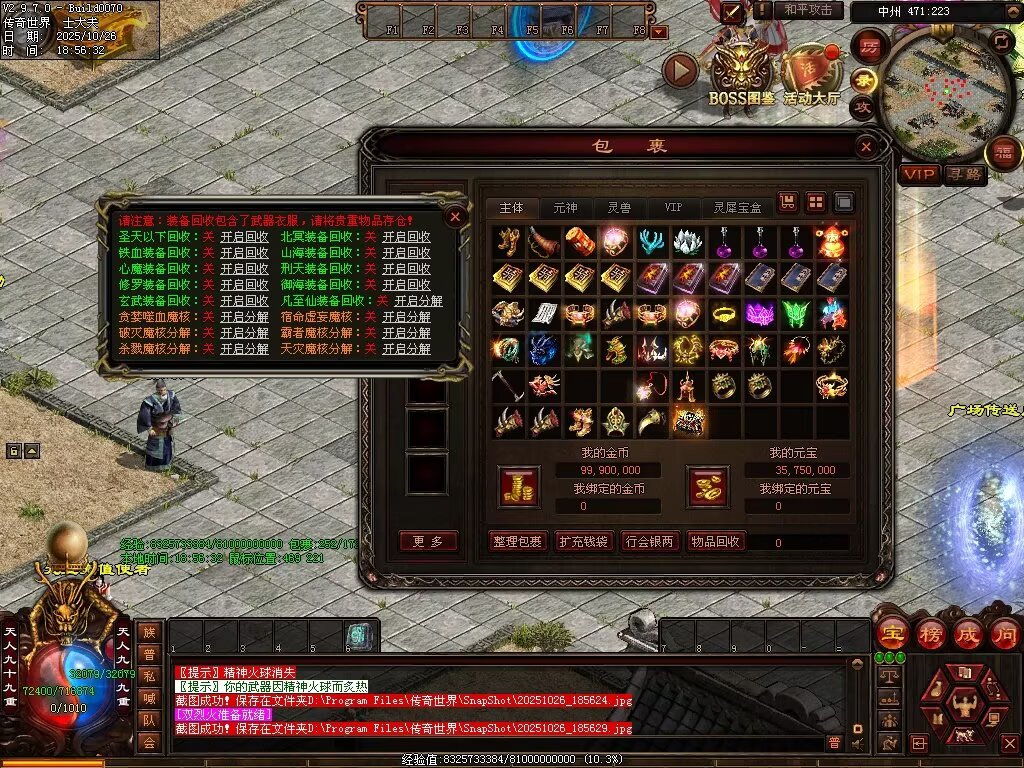1024x768 pixels.
Task: Click the VIP button under the minimap
Action: click(x=919, y=175)
